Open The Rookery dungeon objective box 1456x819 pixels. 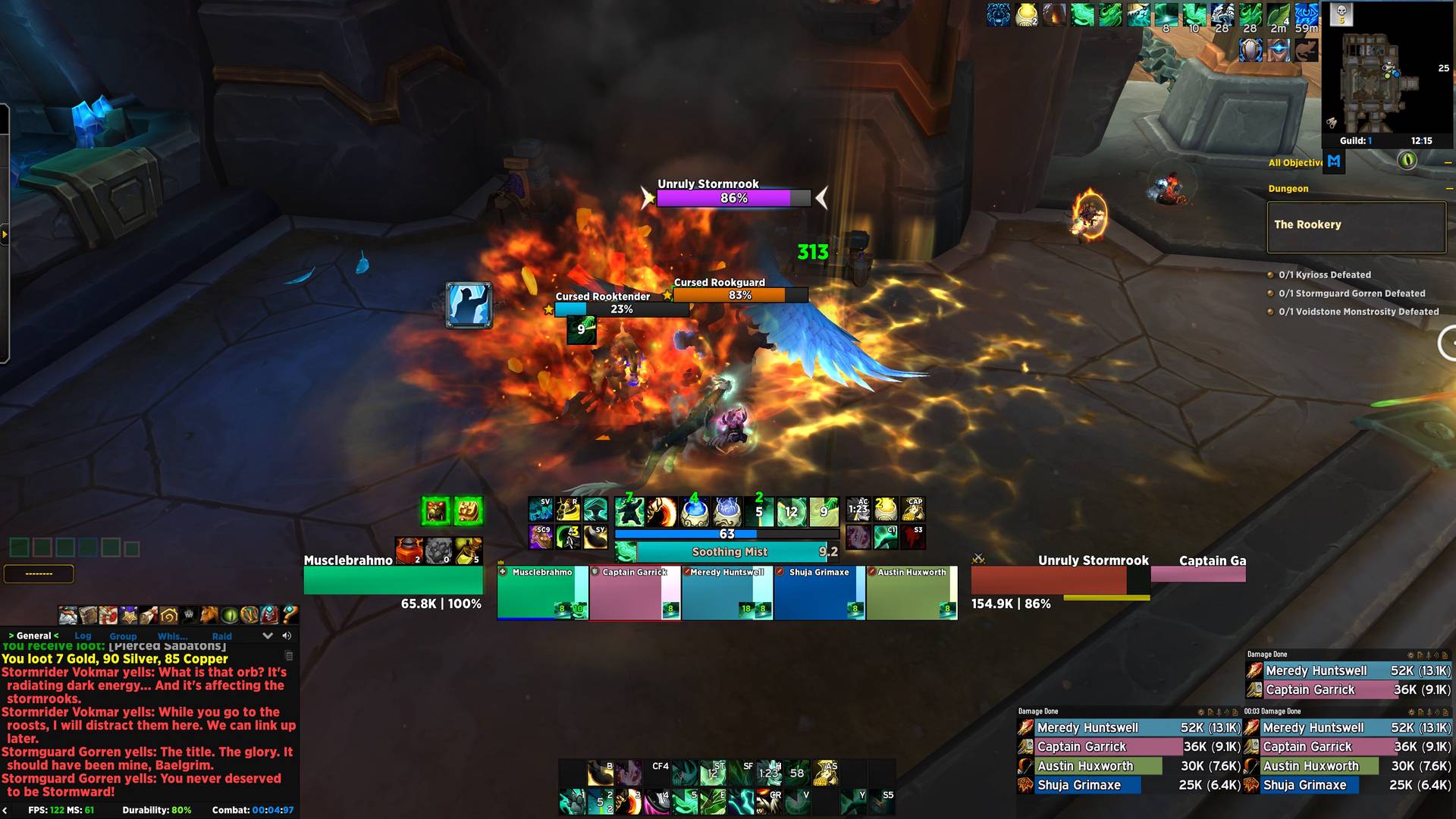[x=1356, y=226]
